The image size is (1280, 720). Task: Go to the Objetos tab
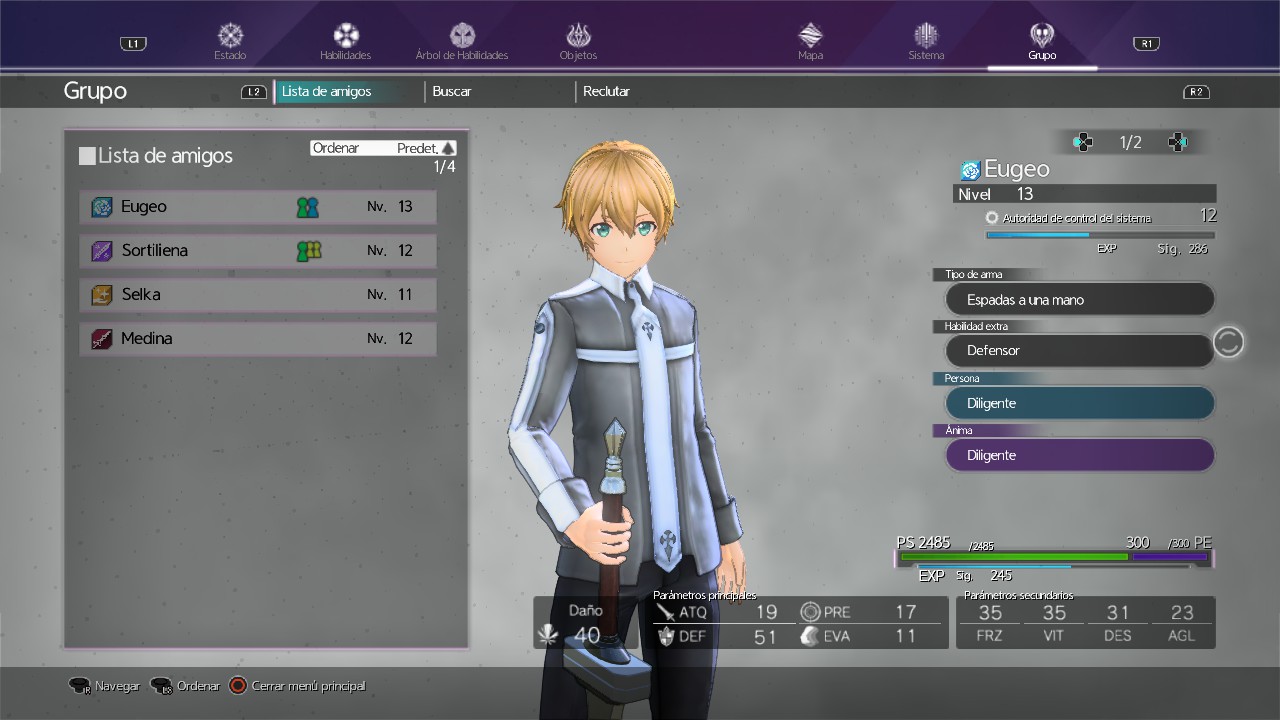pyautogui.click(x=578, y=41)
